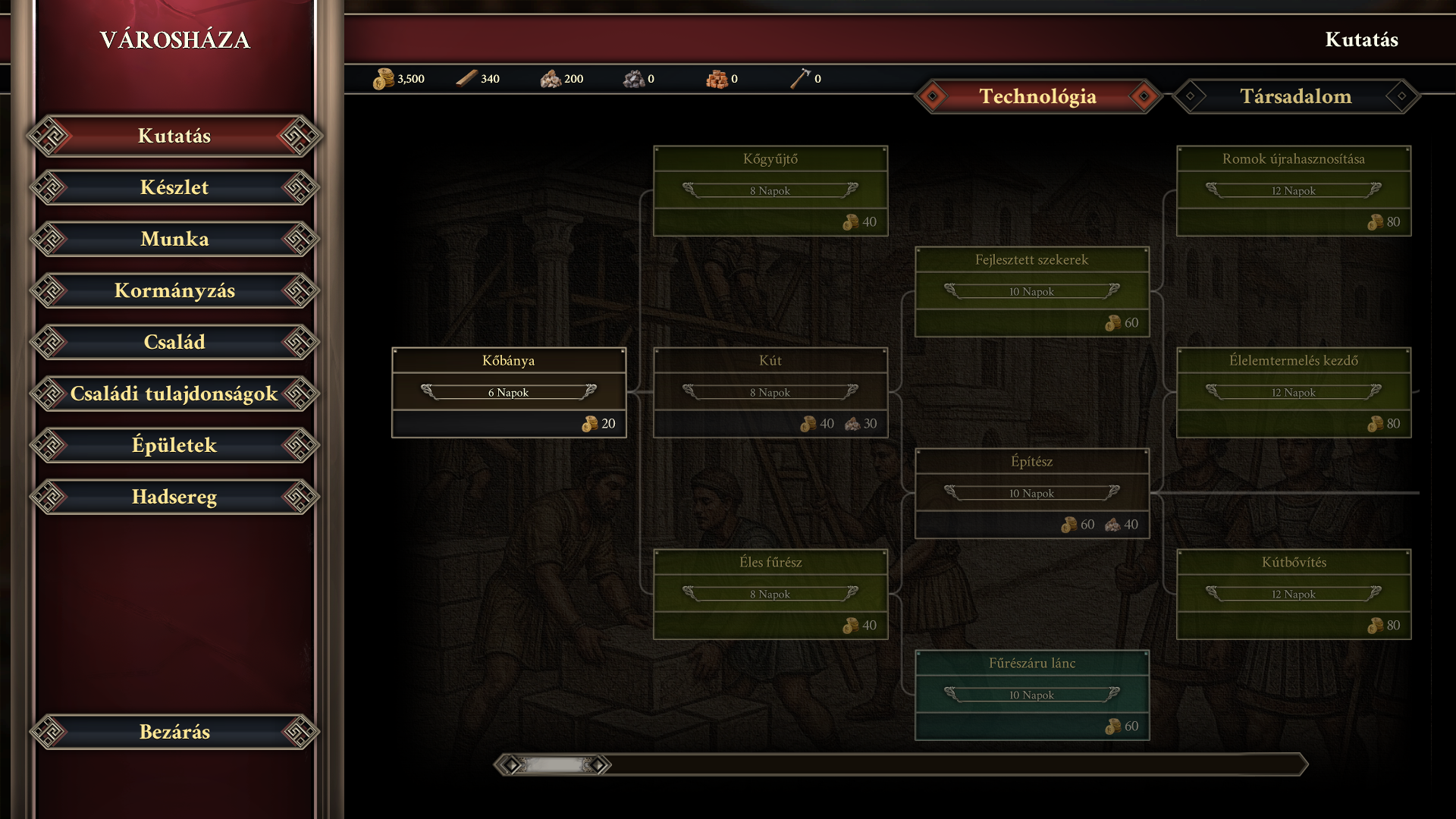
Task: Go to the Kormányzás section
Action: (174, 291)
